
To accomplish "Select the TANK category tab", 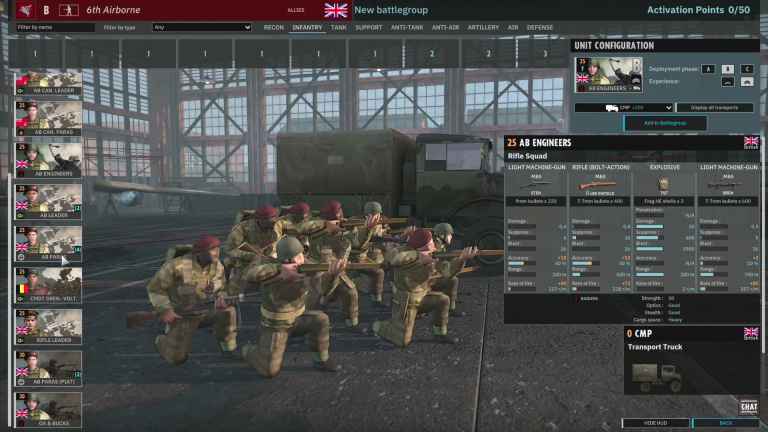I will pyautogui.click(x=339, y=28).
